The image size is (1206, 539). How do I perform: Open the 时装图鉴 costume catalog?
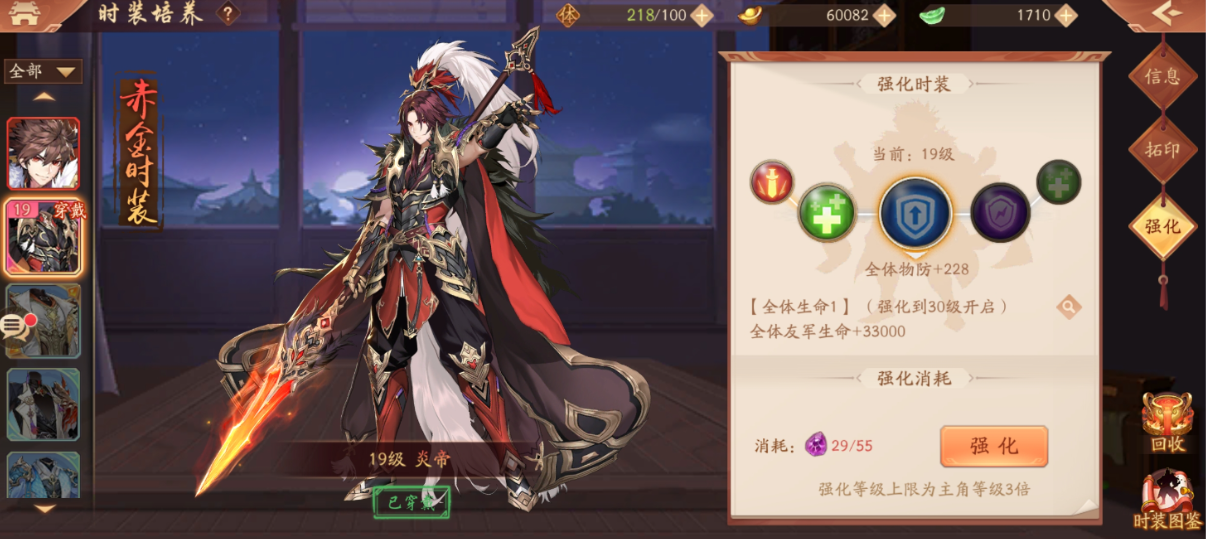[1167, 500]
